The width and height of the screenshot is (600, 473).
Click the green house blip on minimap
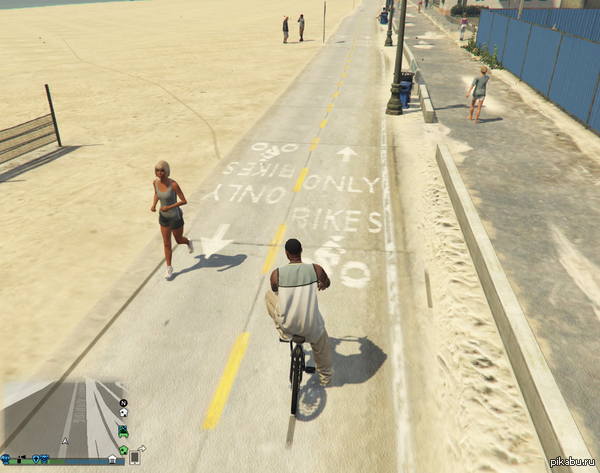point(123,449)
